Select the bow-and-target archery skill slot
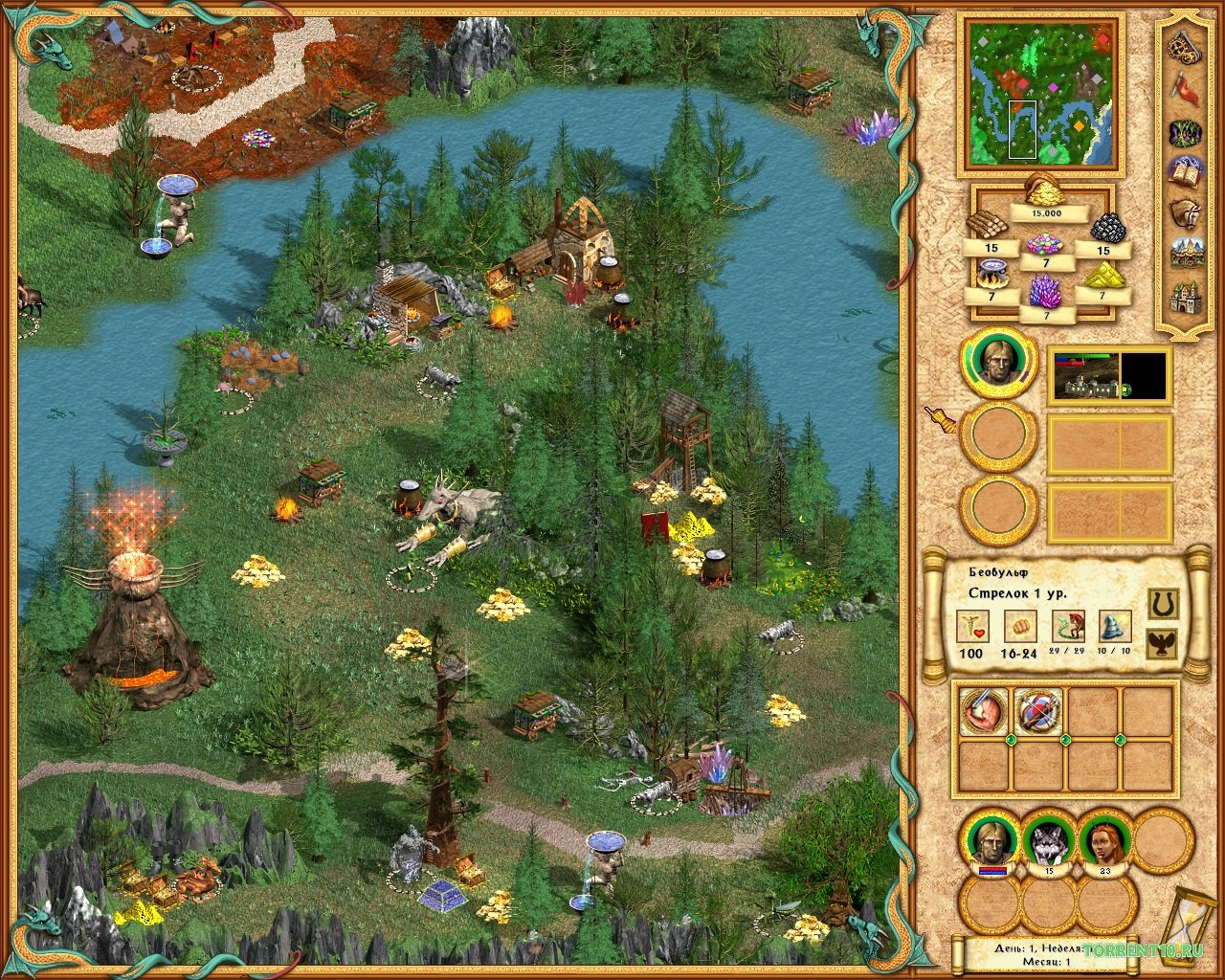Viewport: 1225px width, 980px height. tap(1036, 712)
